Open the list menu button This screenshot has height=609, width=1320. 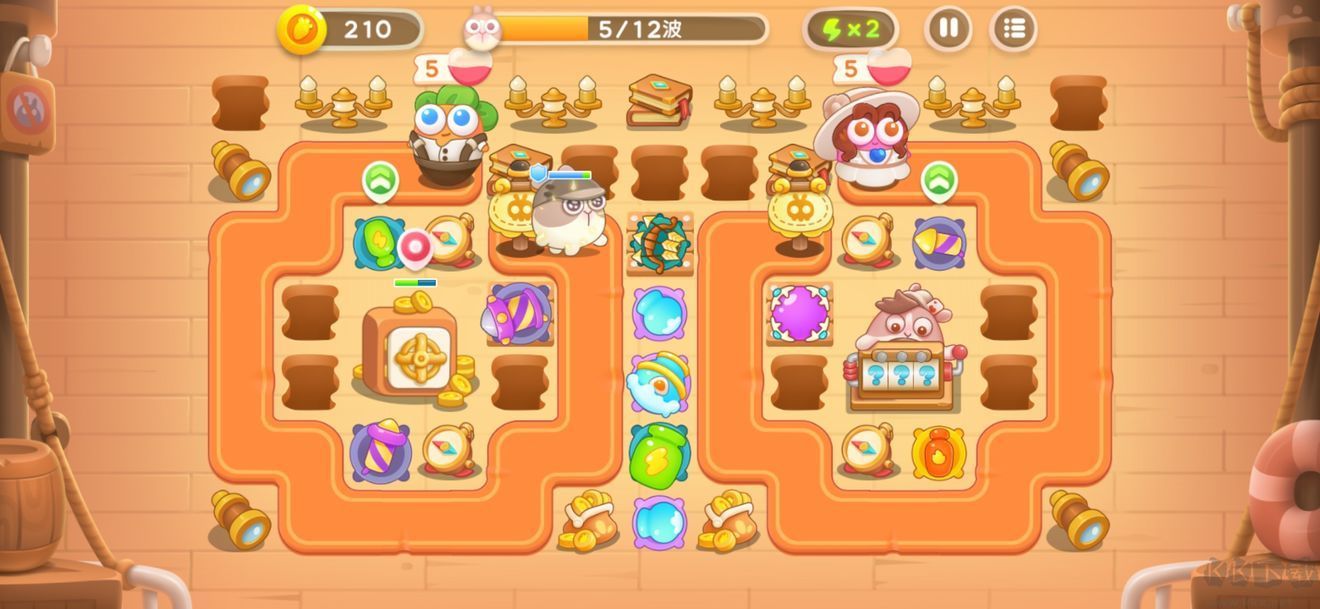tap(1013, 29)
